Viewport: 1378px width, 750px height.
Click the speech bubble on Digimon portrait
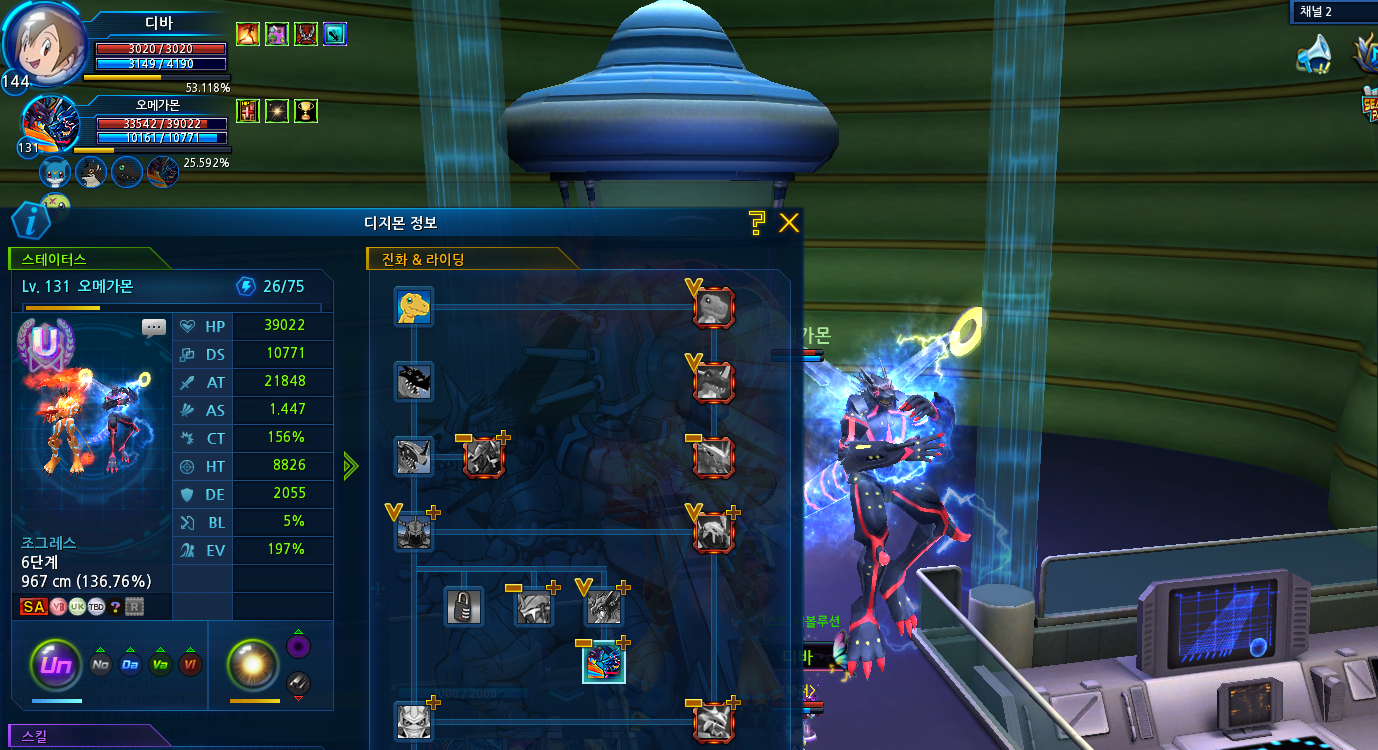point(153,327)
